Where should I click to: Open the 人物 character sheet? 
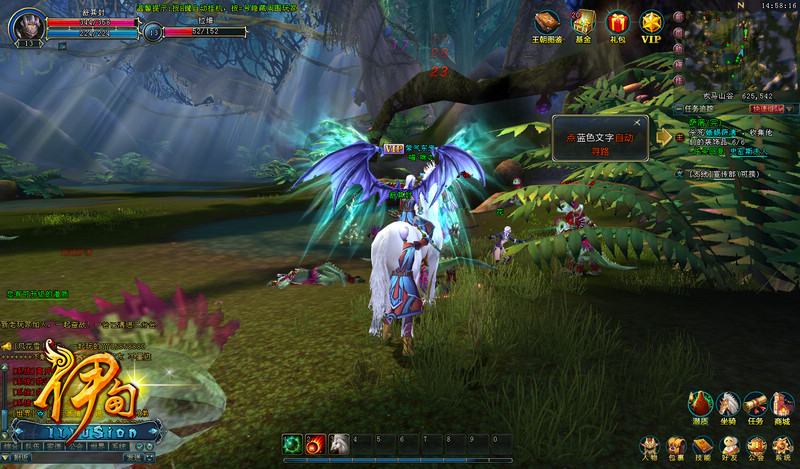[649, 446]
